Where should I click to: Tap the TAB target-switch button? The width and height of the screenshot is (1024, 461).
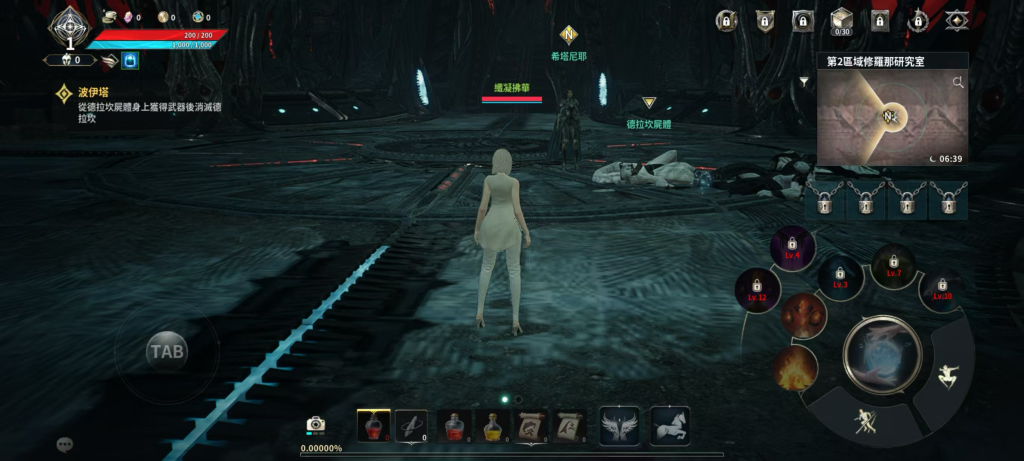tap(166, 351)
